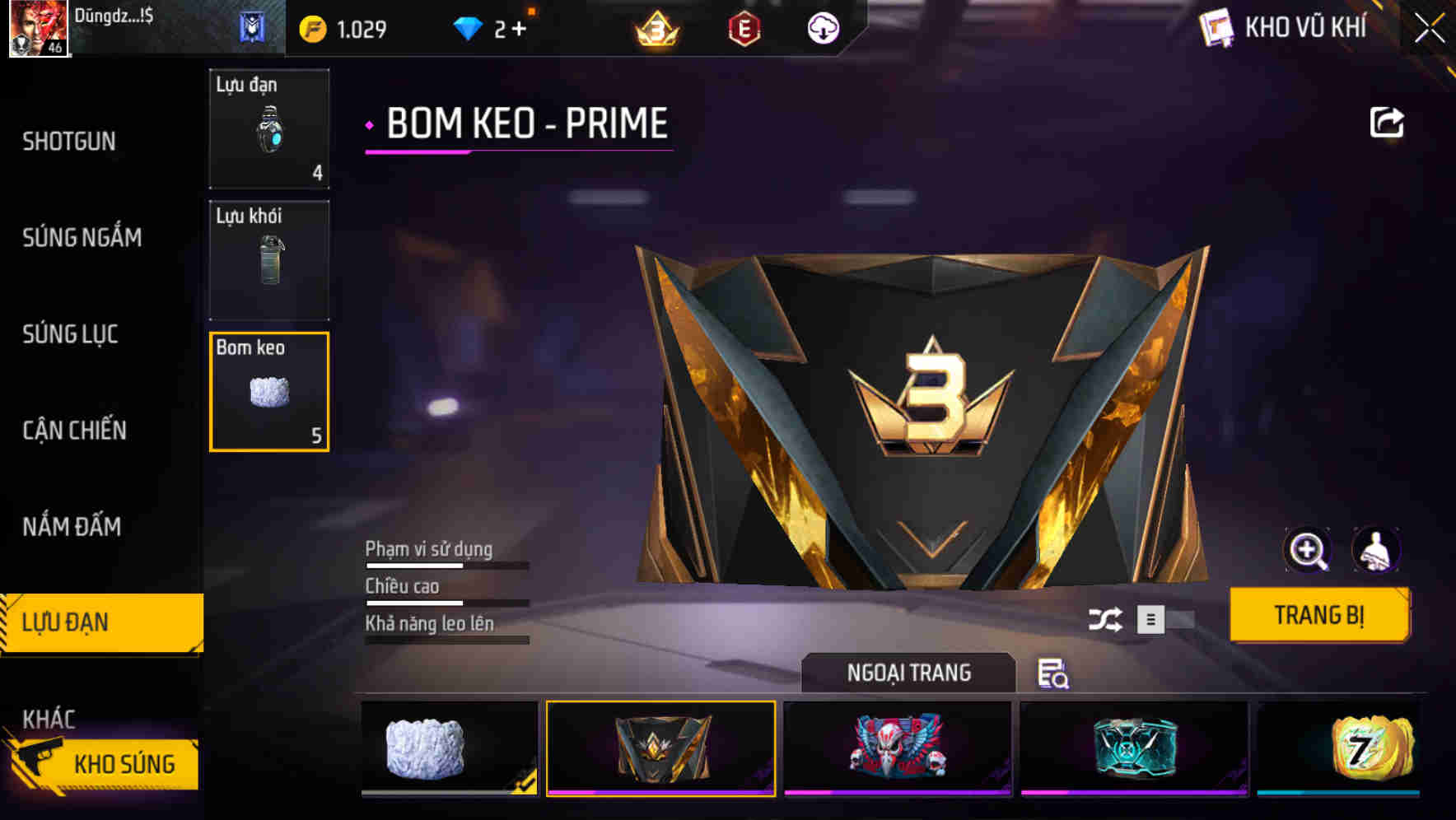Open the golden crown Booyah pass icon
The image size is (1456, 820).
[655, 27]
